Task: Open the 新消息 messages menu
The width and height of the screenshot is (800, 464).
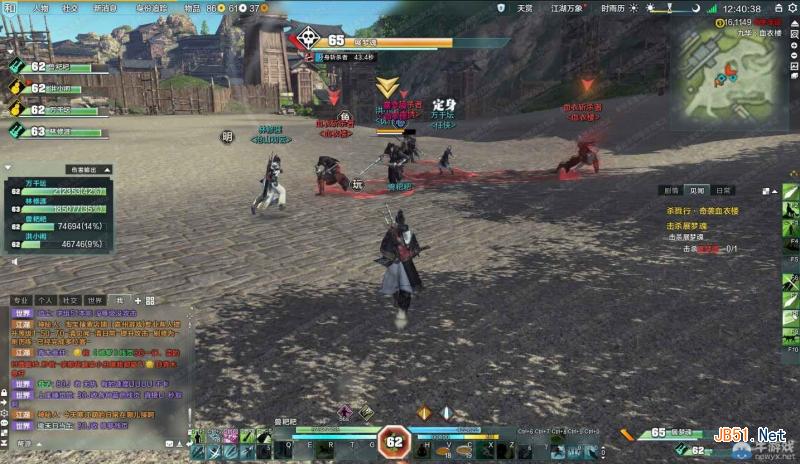Action: [x=104, y=8]
